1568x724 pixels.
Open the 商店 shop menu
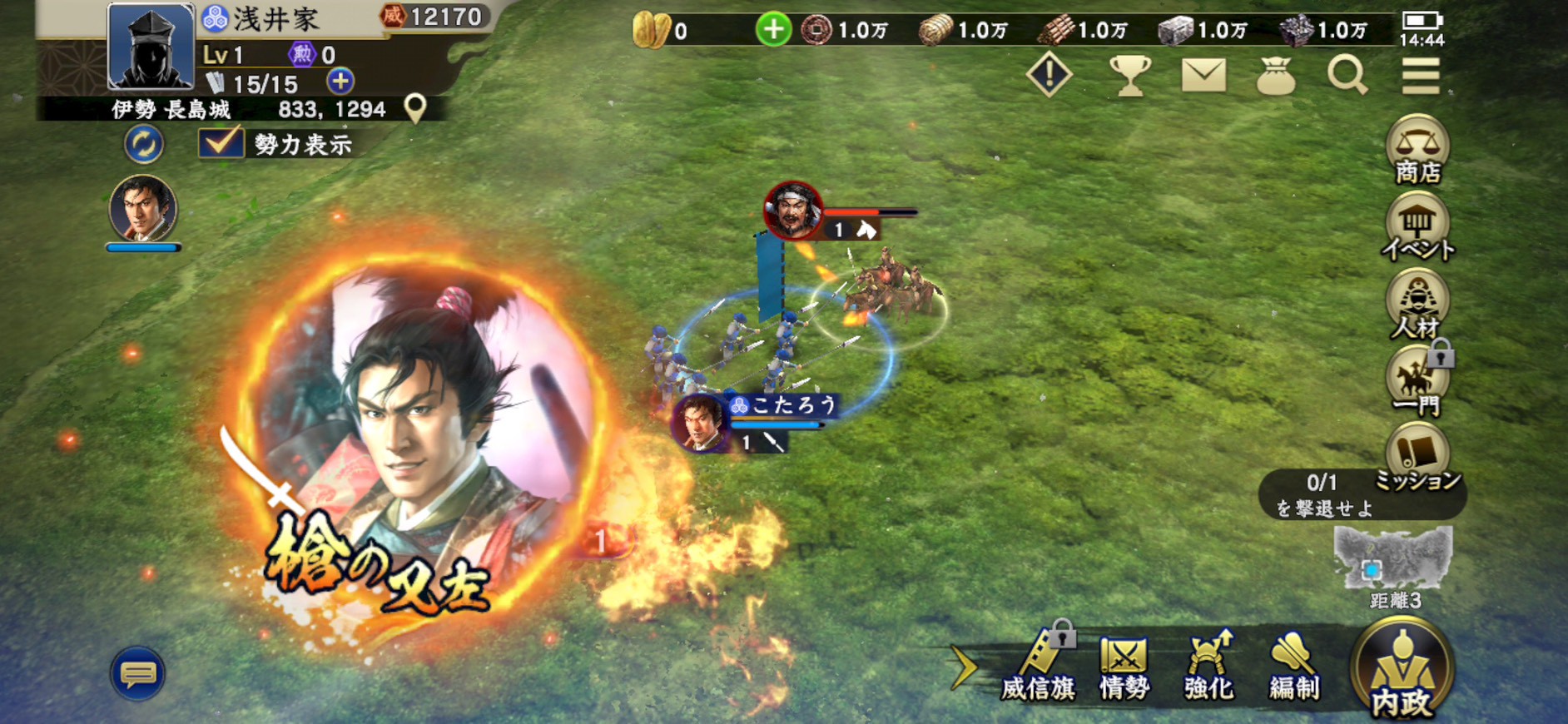[1417, 150]
